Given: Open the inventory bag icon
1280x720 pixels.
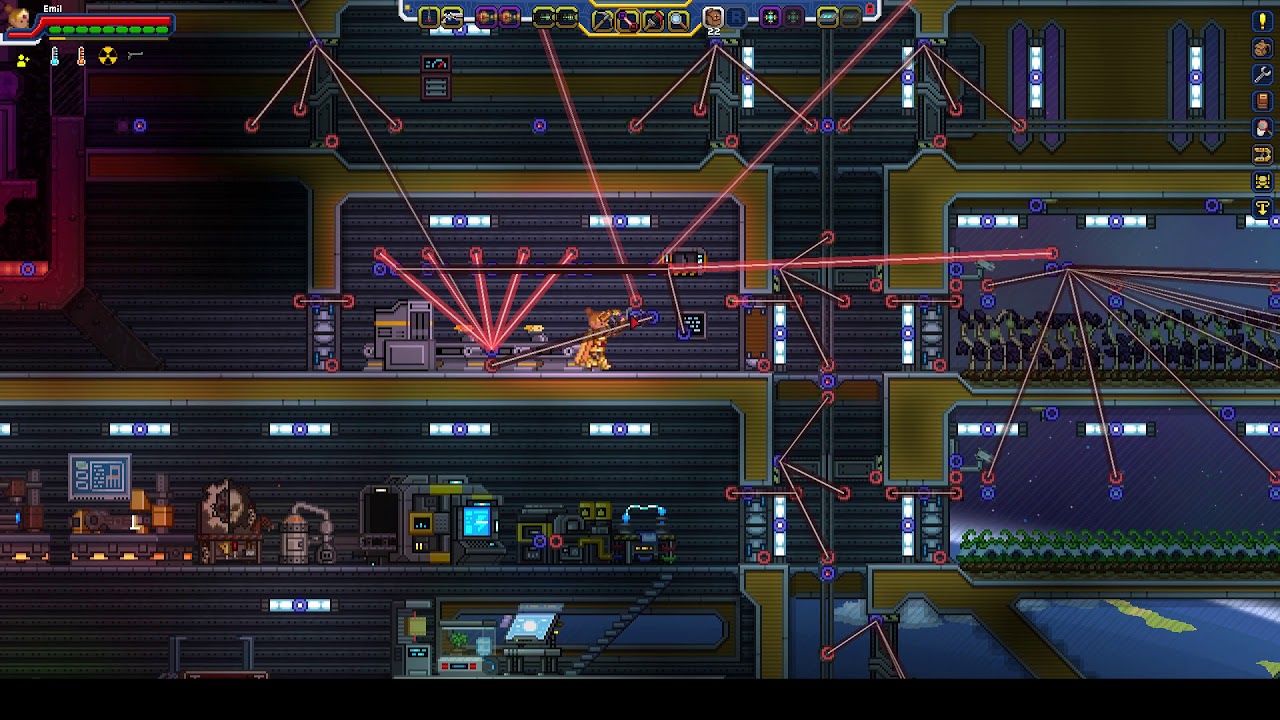Looking at the screenshot, I should [1262, 48].
